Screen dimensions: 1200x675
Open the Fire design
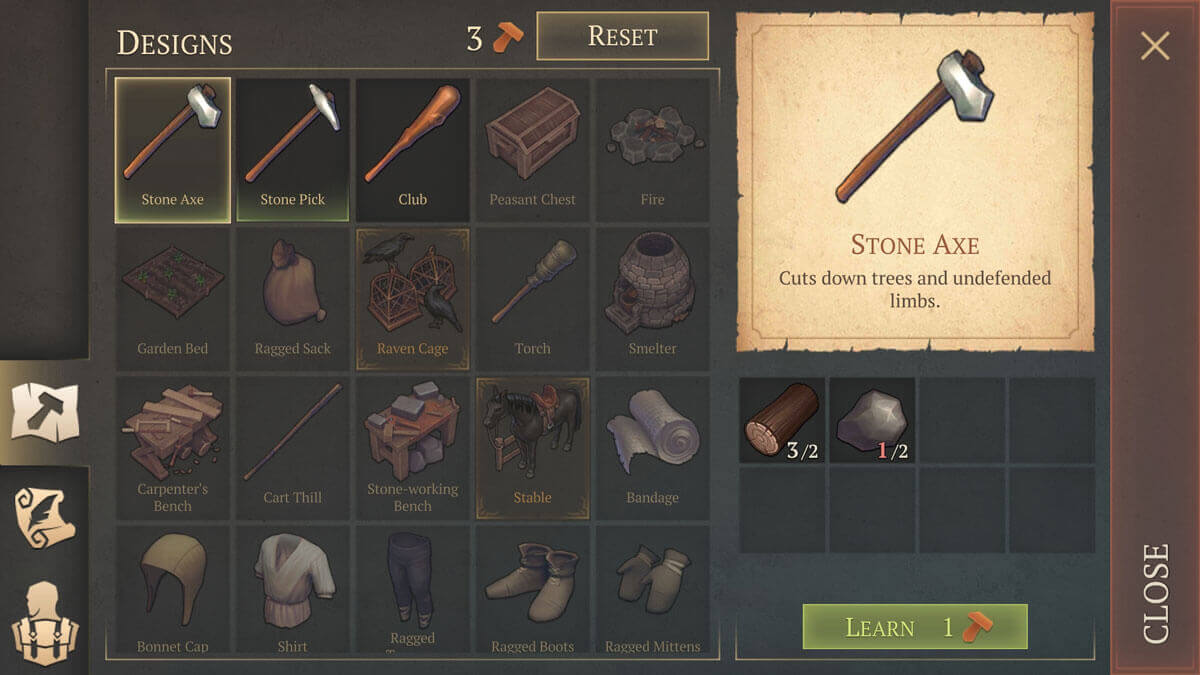point(652,148)
